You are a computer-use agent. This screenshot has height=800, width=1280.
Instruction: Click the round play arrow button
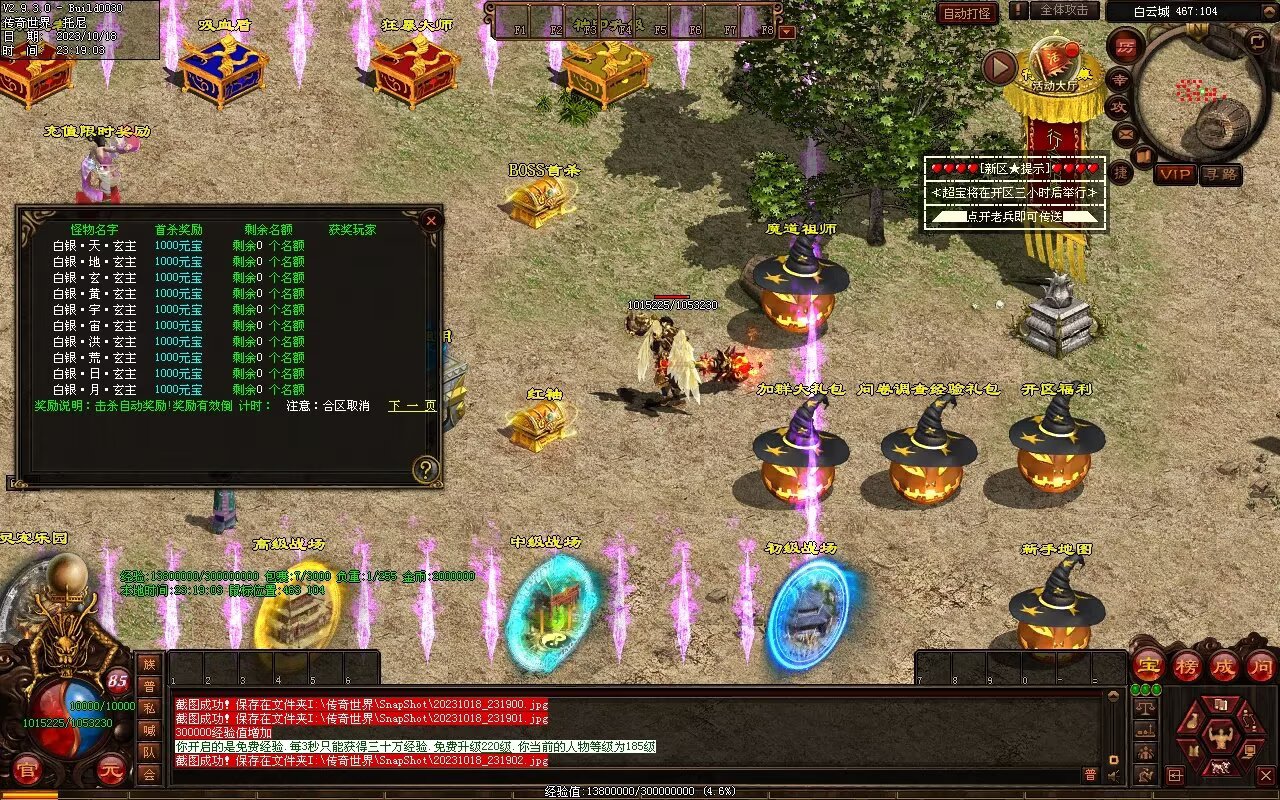(999, 67)
